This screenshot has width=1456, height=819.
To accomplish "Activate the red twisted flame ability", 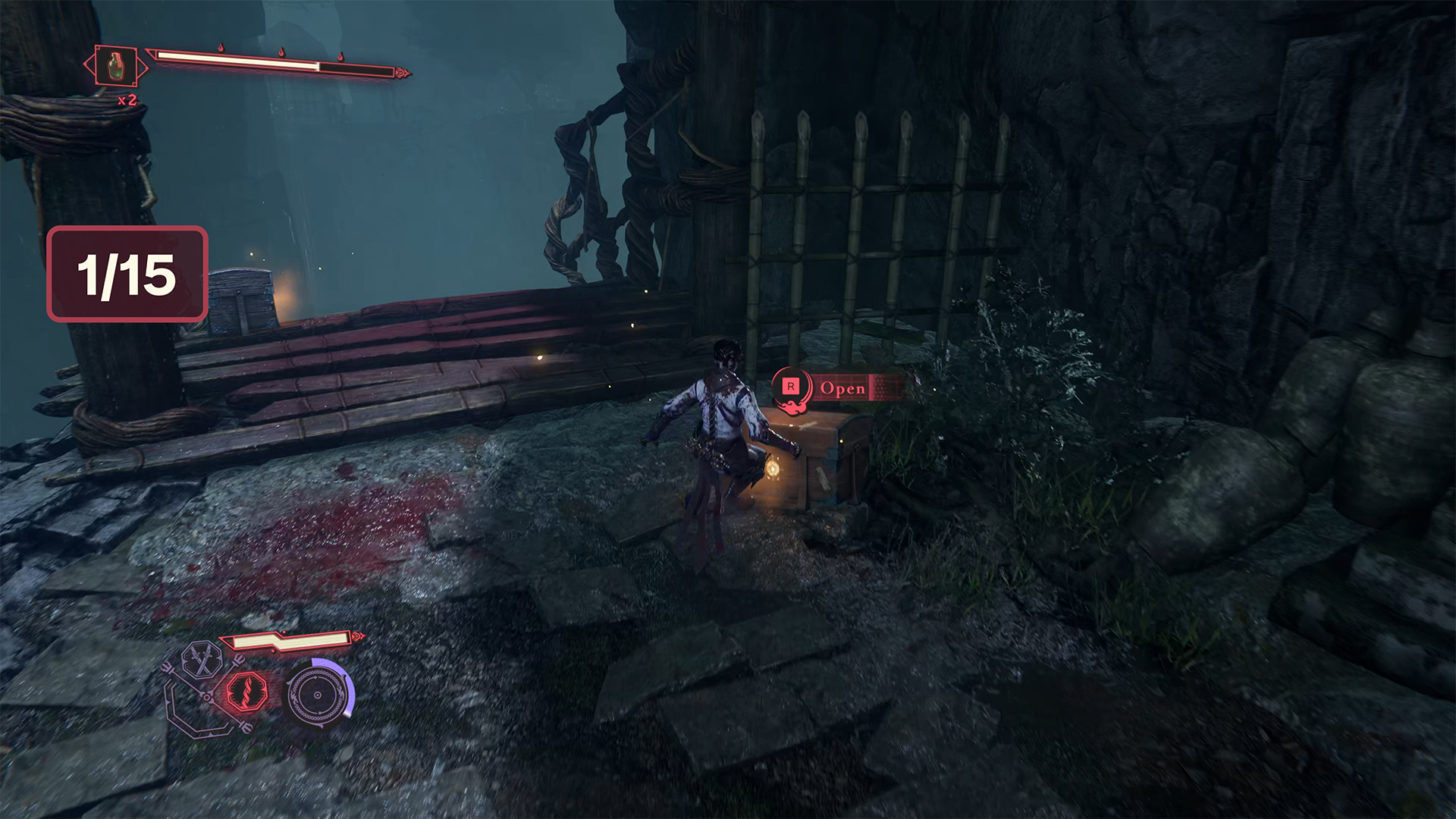I will tap(246, 692).
